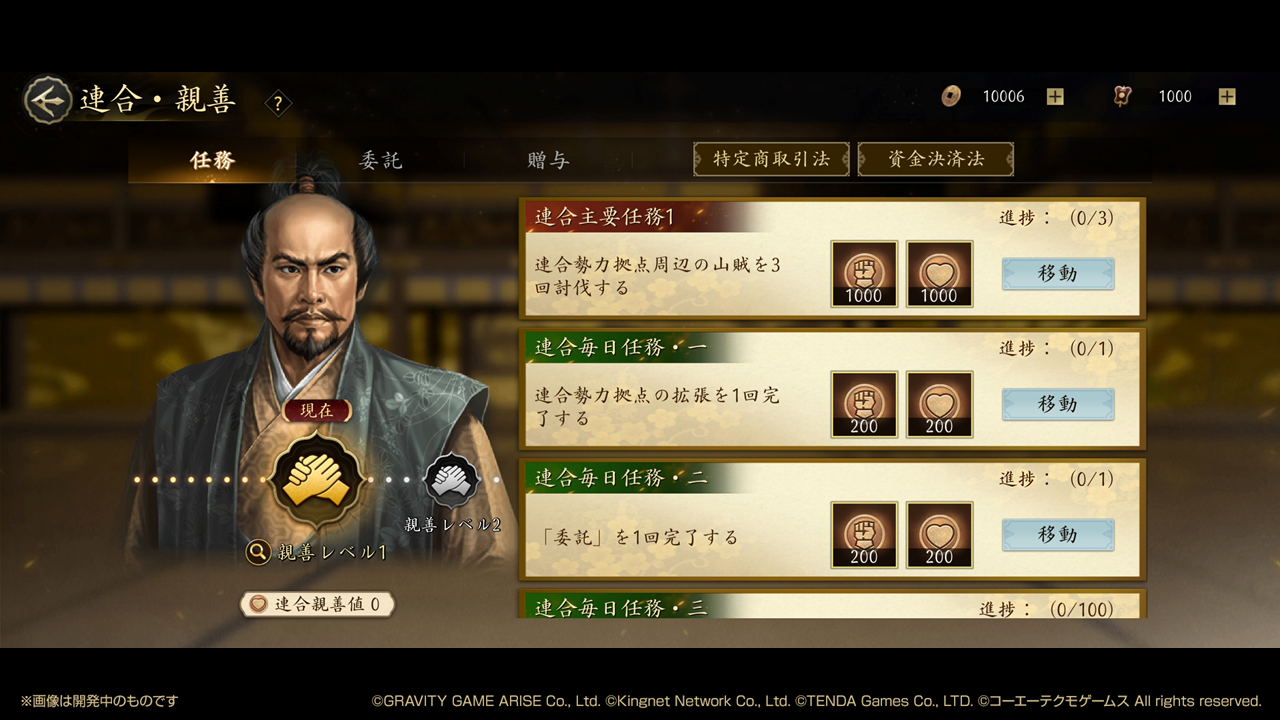View the heart reward of 連合主要任務1
1280x720 pixels.
click(939, 274)
